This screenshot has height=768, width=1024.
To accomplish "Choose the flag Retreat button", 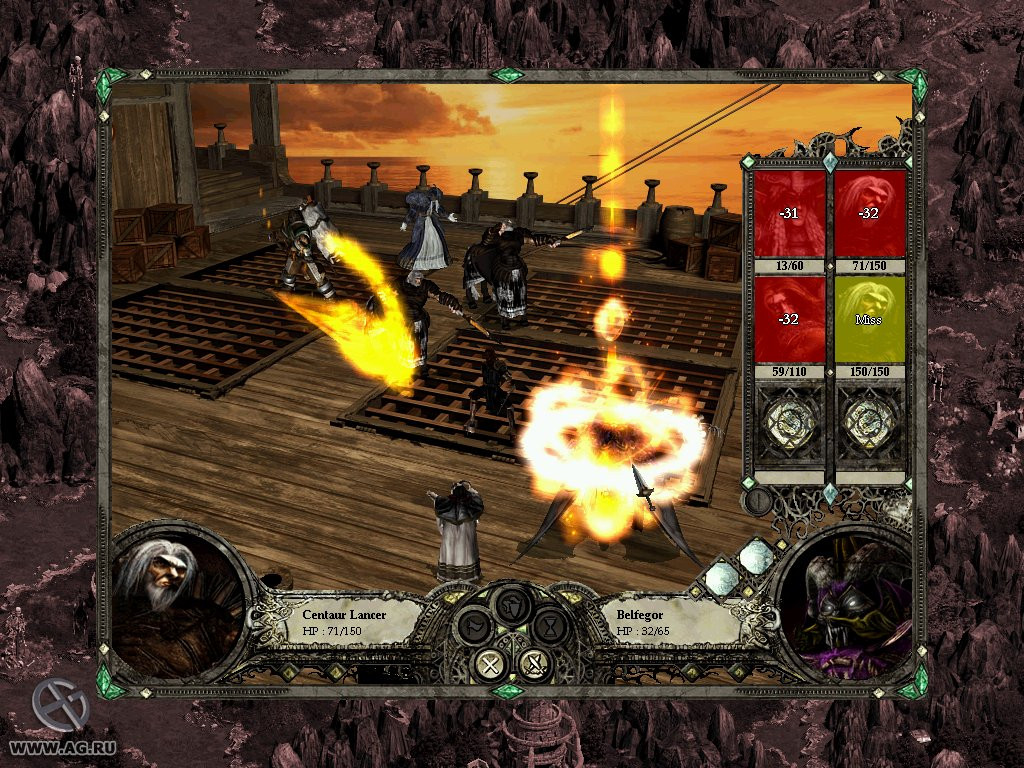I will tap(475, 626).
